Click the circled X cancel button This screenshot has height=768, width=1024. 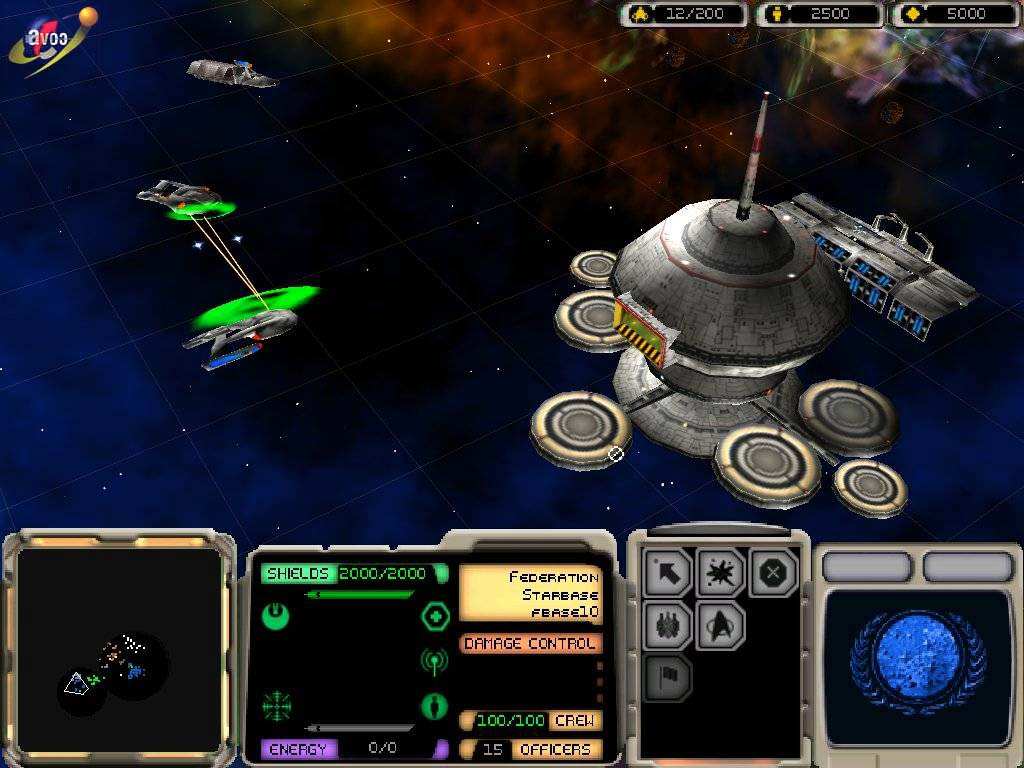774,574
